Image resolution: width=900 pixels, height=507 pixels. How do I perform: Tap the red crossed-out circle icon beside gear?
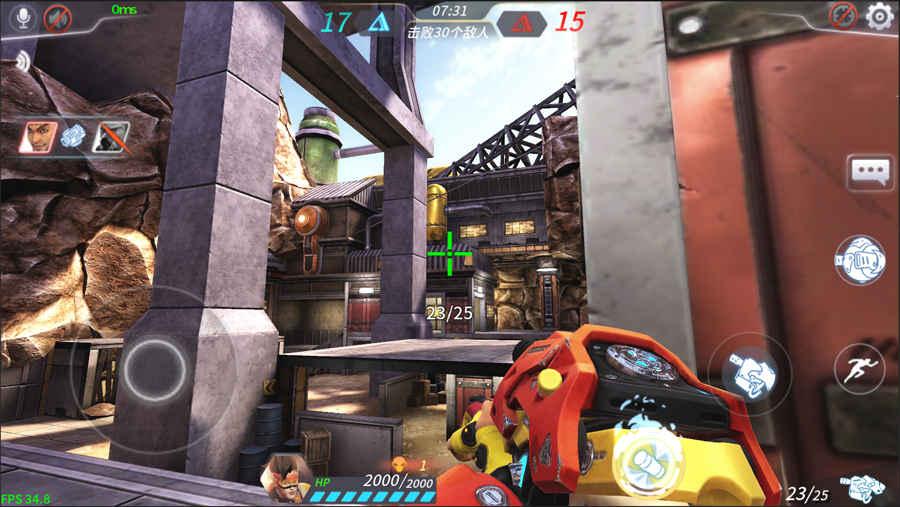coord(844,15)
